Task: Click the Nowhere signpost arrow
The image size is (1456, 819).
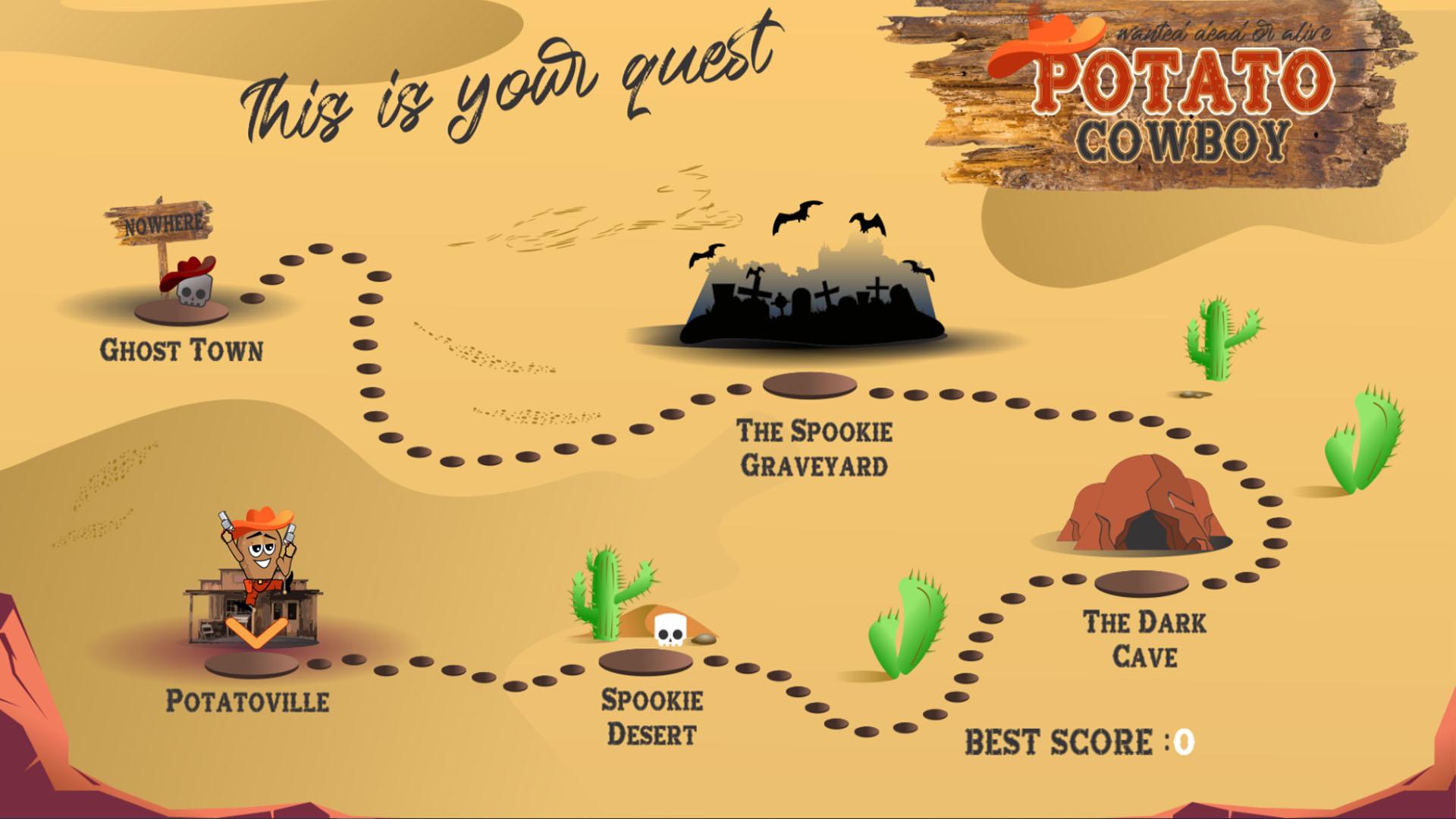Action: pyautogui.click(x=163, y=224)
